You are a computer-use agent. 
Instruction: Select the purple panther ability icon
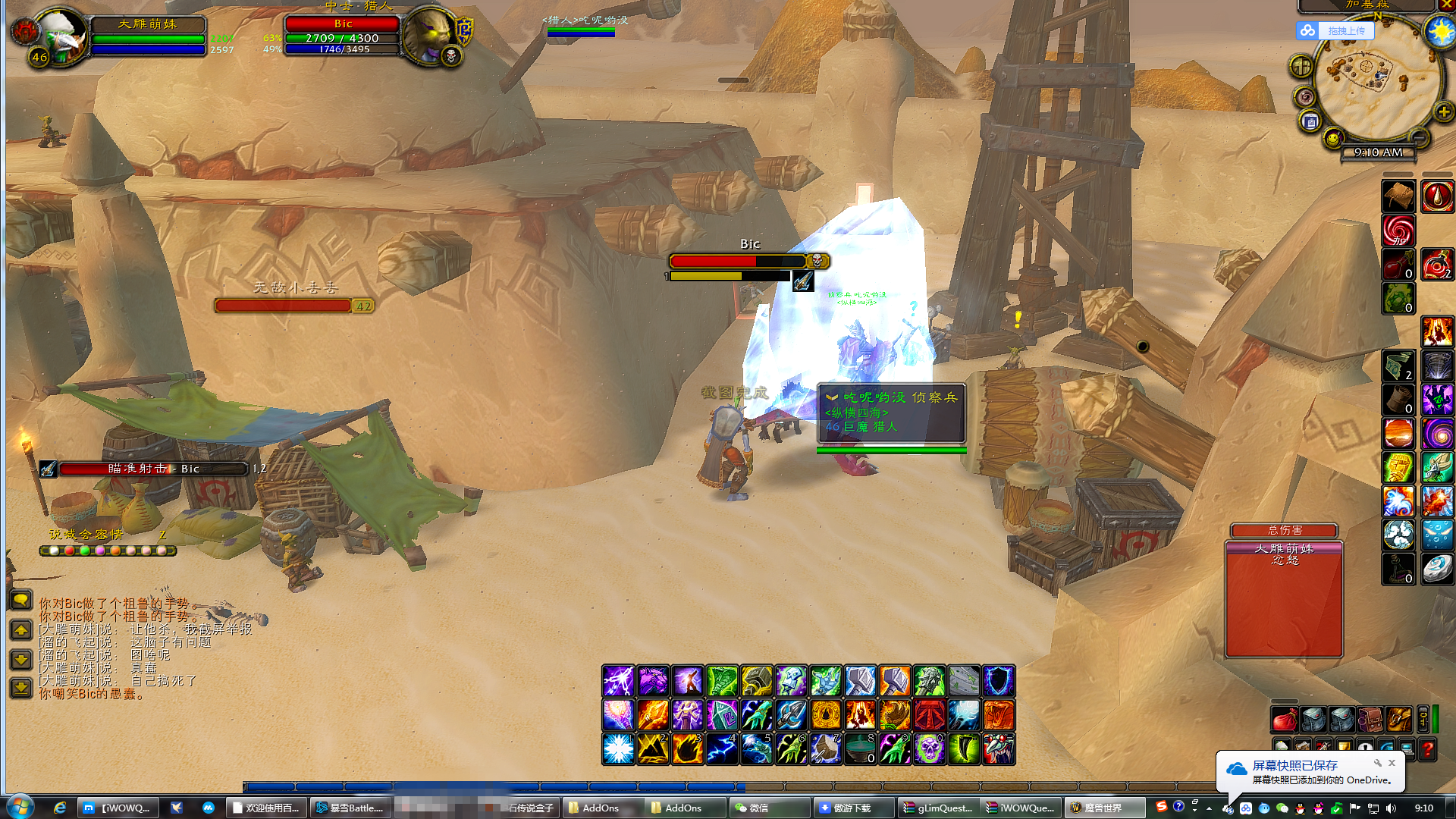click(653, 681)
